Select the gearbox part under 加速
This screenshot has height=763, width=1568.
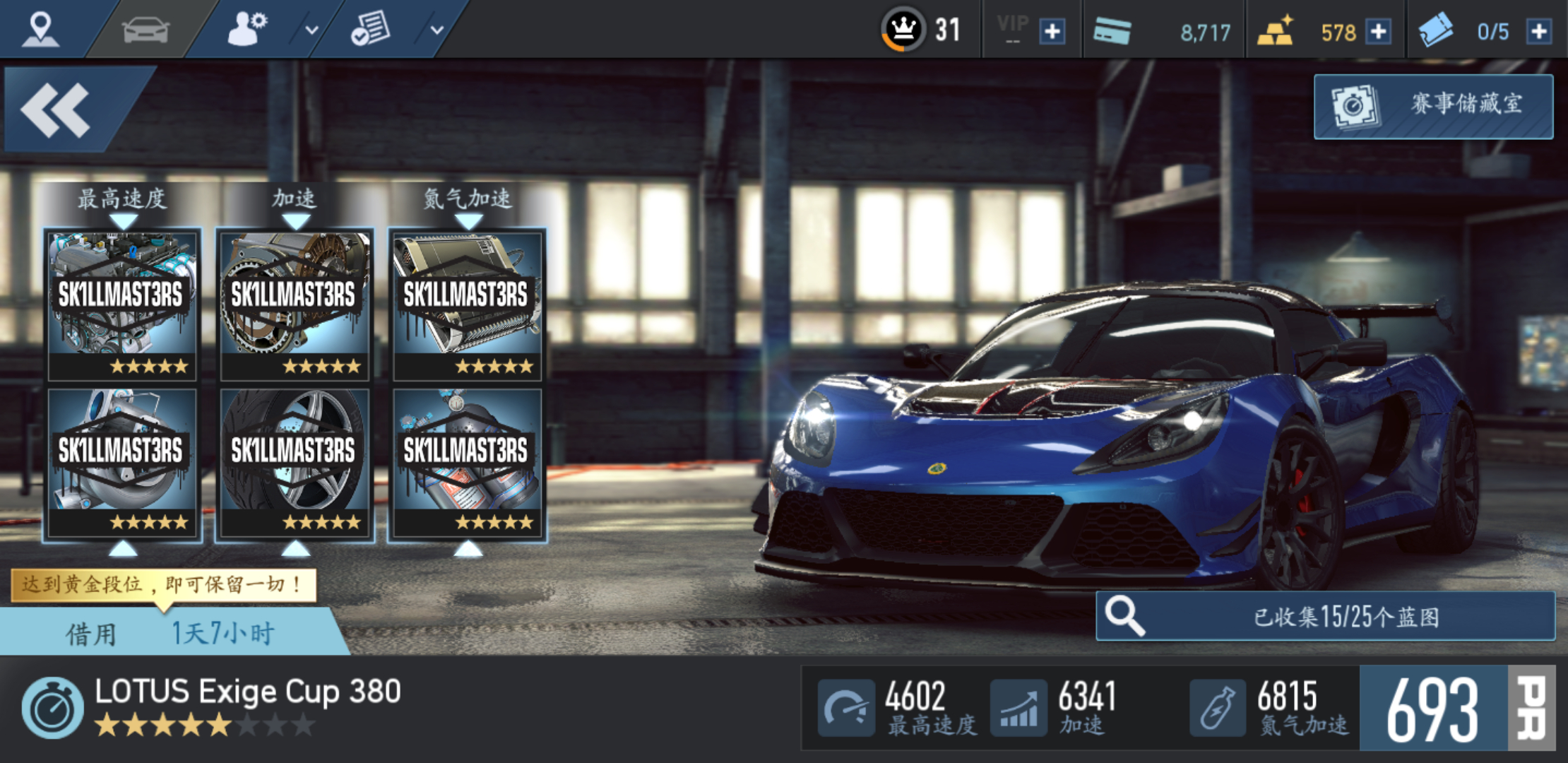pyautogui.click(x=295, y=304)
